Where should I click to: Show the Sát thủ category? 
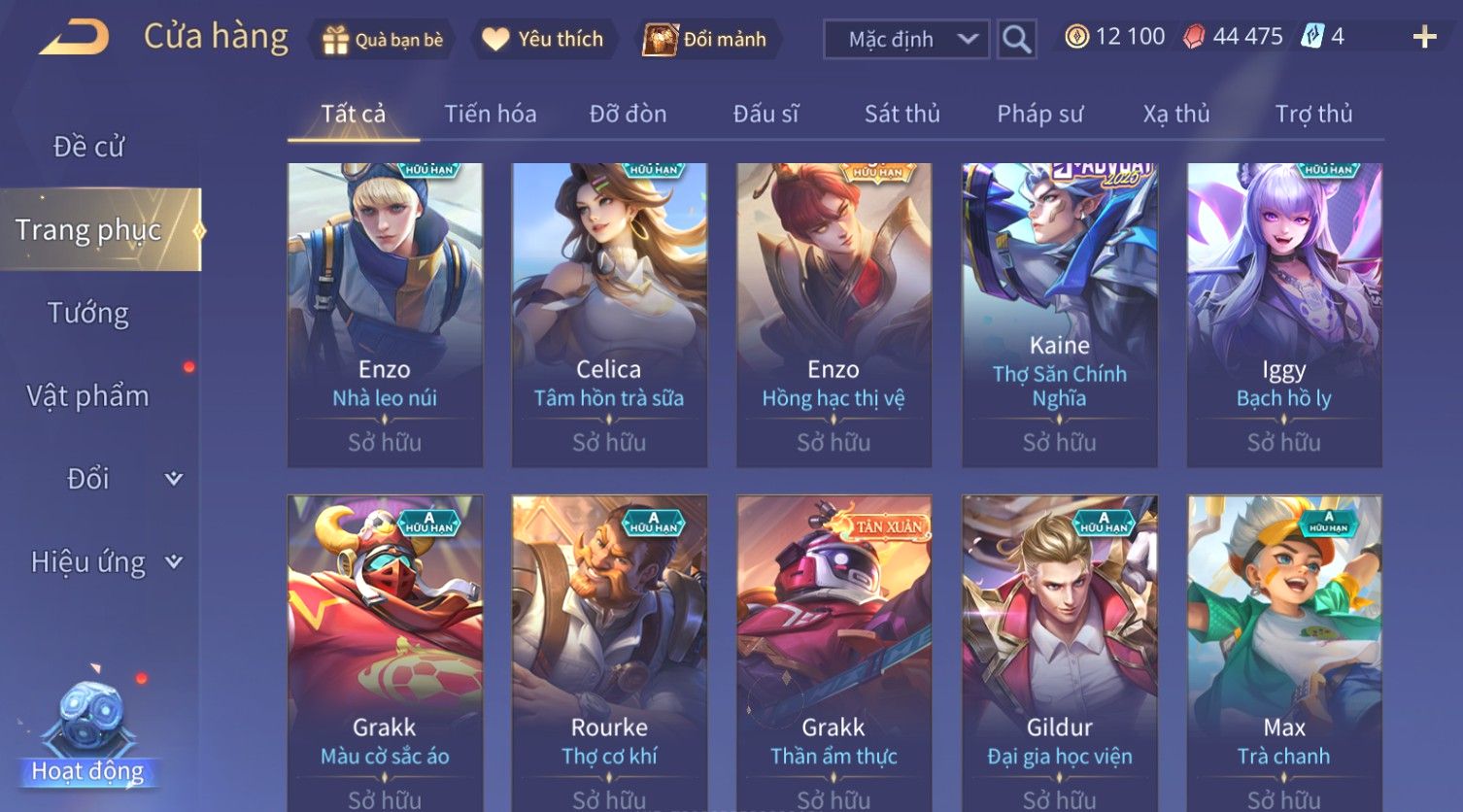(x=902, y=115)
